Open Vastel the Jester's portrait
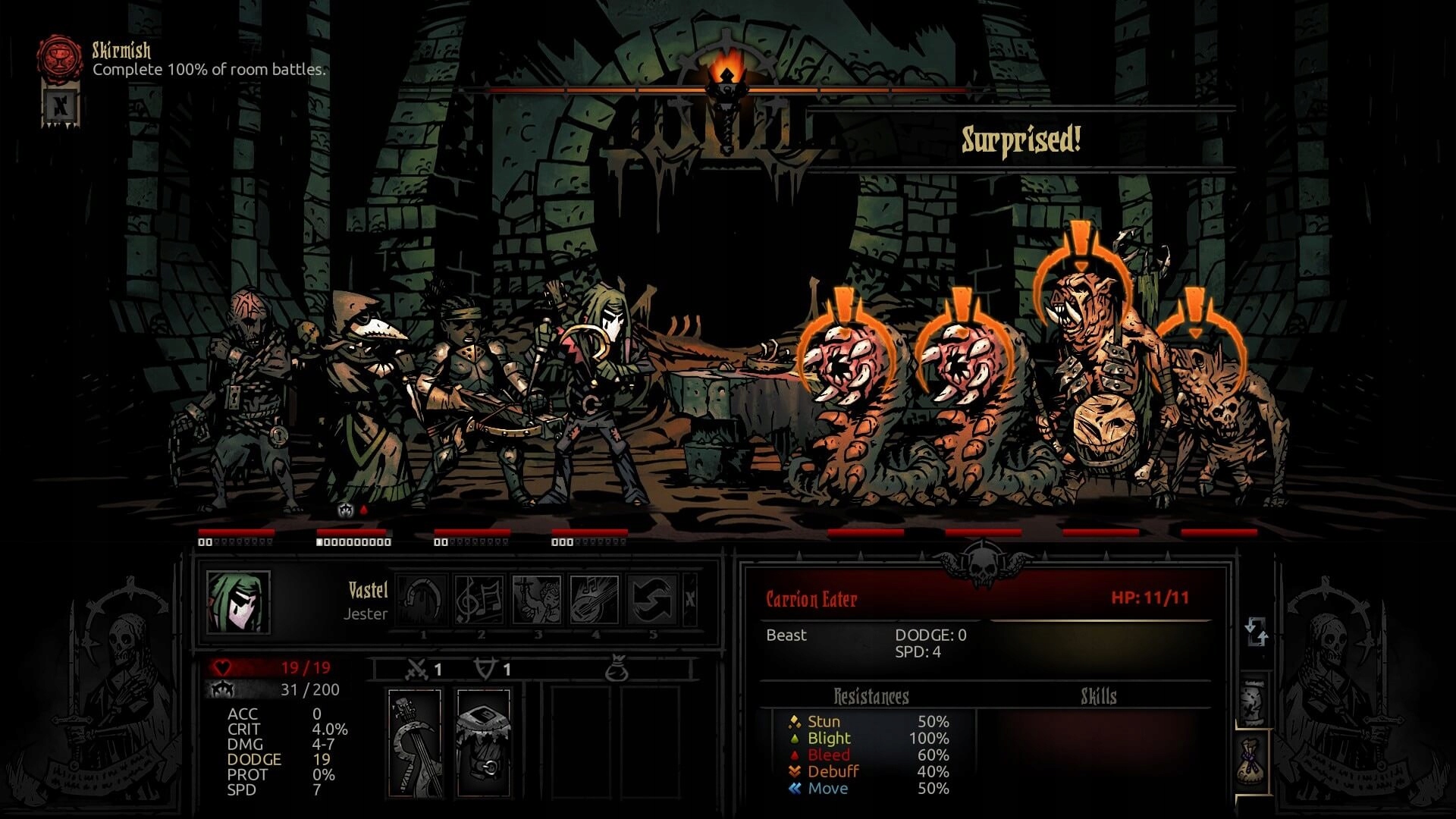The image size is (1456, 819). pos(238,602)
